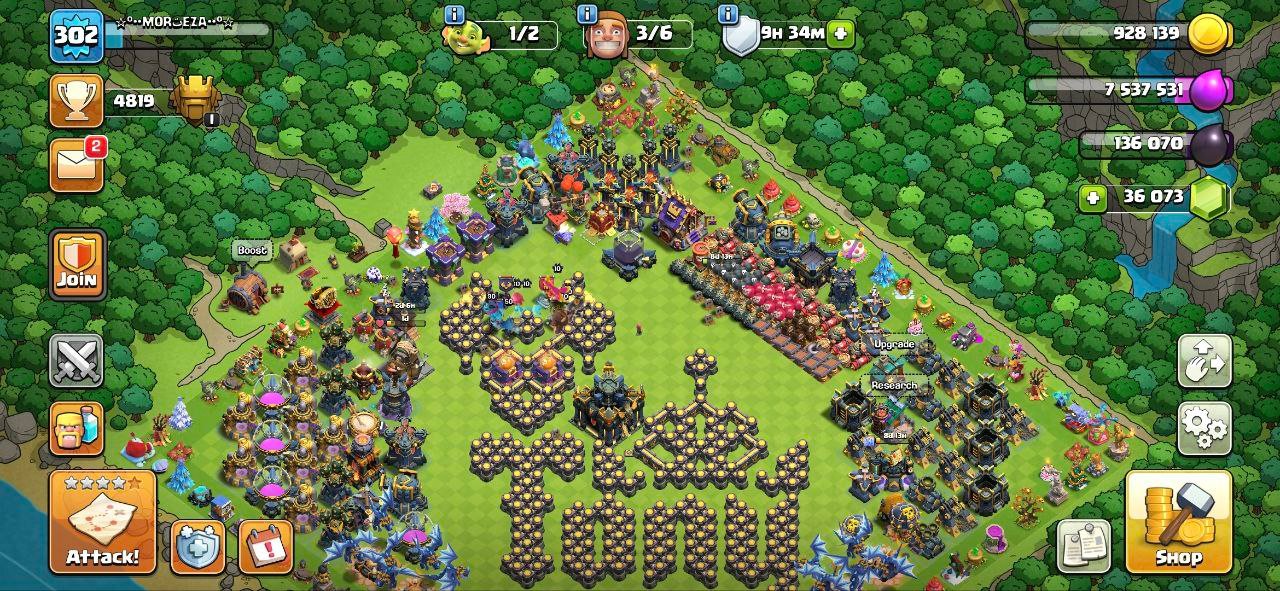Viewport: 1280px width, 591px height.
Task: Open the mailbox with 2 notifications
Action: 77,164
